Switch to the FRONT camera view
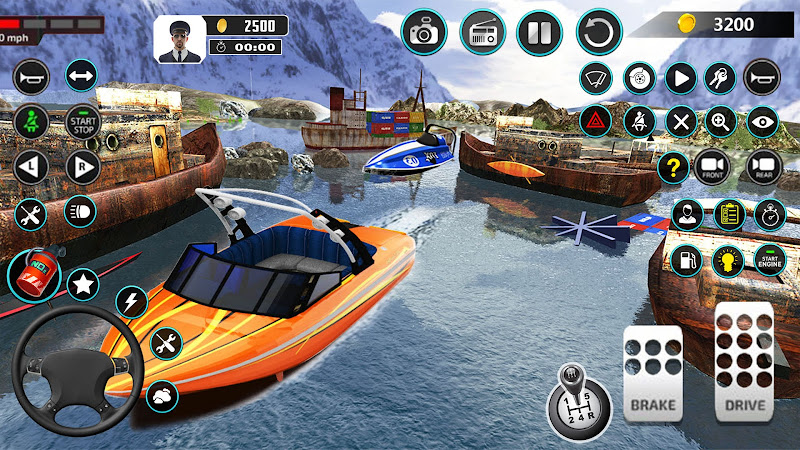This screenshot has height=450, width=800. [712, 167]
